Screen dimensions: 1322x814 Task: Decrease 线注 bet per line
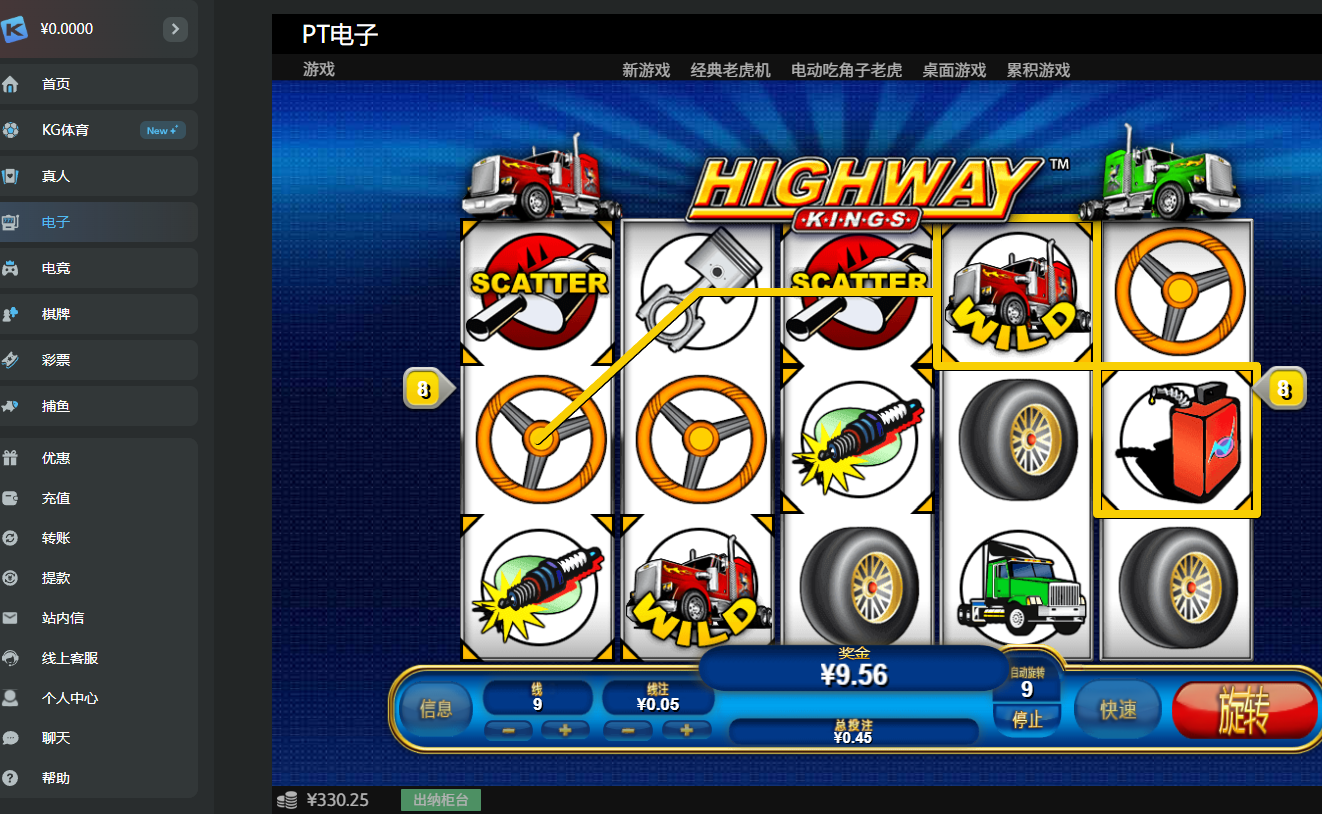click(628, 731)
